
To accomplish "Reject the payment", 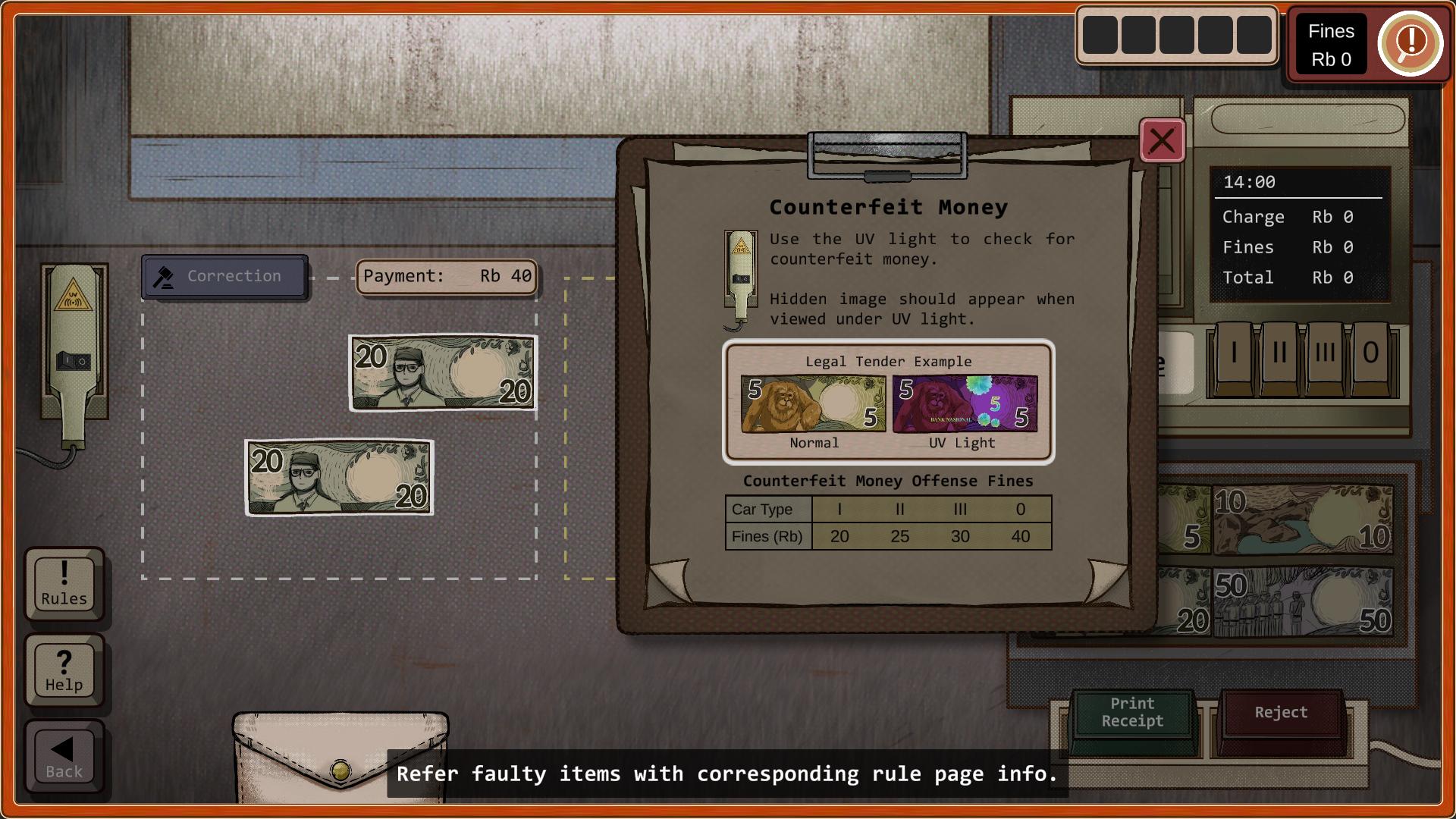I will coord(1281,713).
